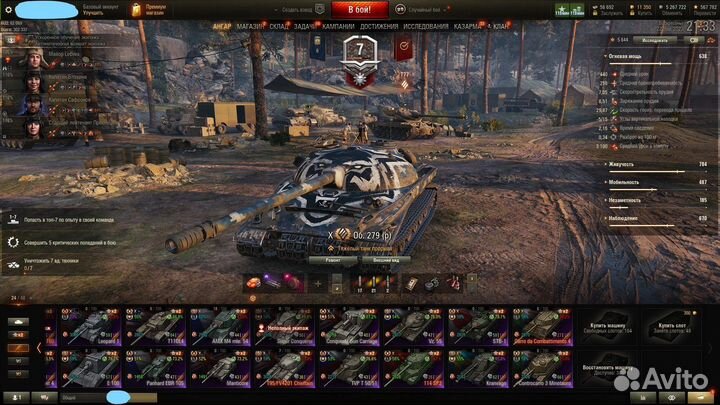The image size is (720, 405).
Task: Open the МАГАЗИН tab
Action: tap(249, 26)
